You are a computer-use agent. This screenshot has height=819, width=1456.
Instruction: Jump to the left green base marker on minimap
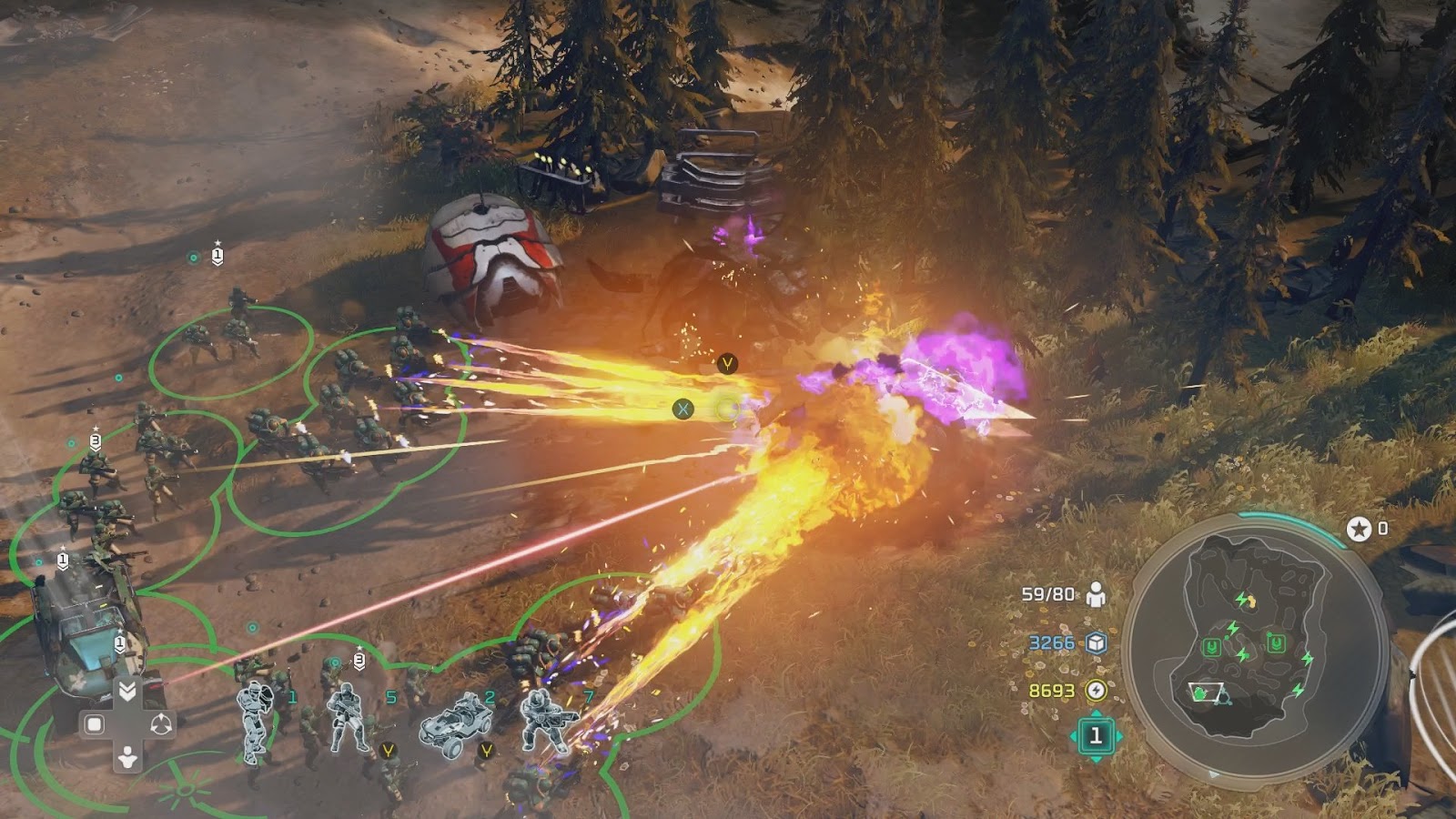(x=1211, y=647)
